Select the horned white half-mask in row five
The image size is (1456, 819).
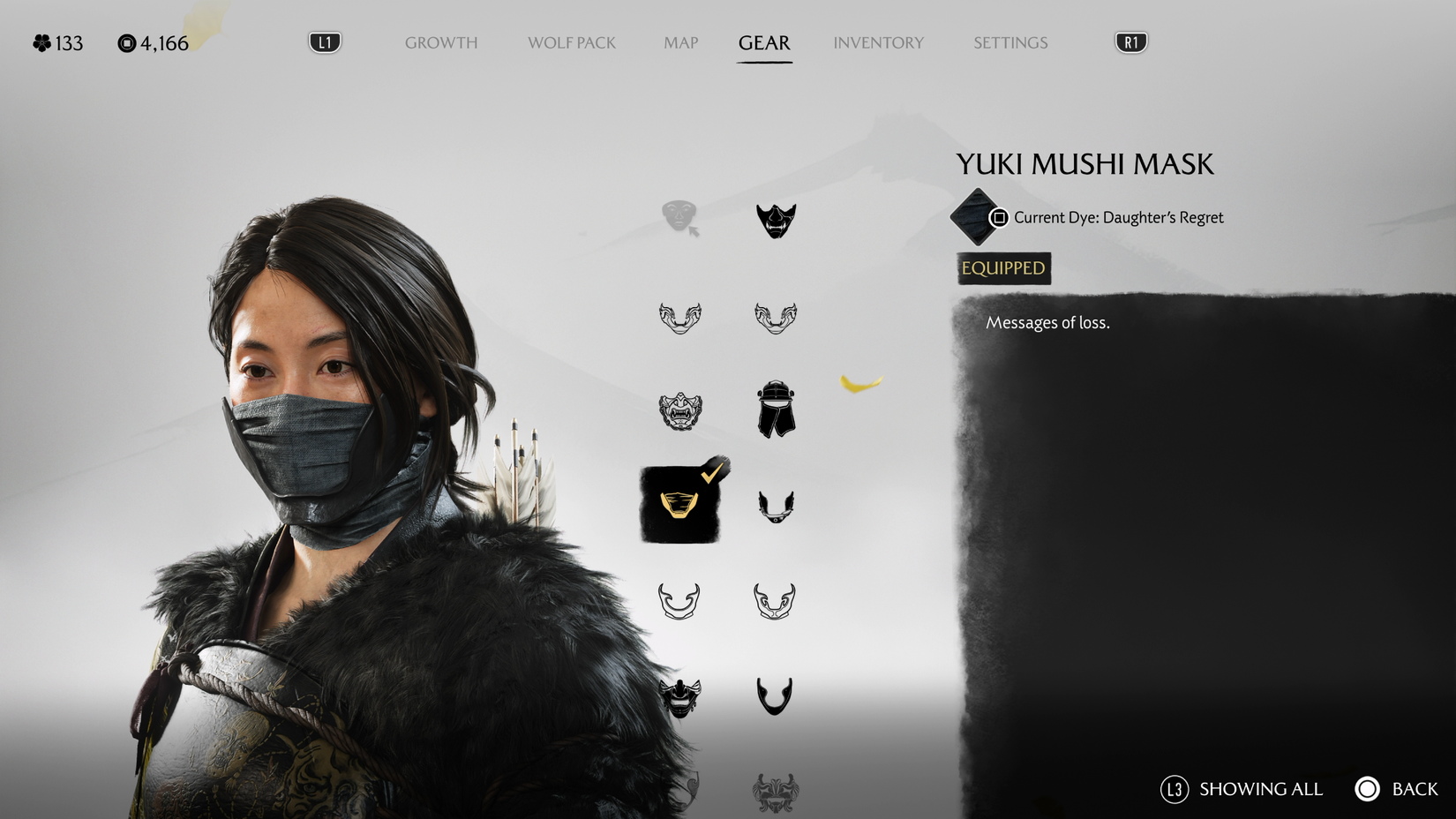tap(678, 600)
